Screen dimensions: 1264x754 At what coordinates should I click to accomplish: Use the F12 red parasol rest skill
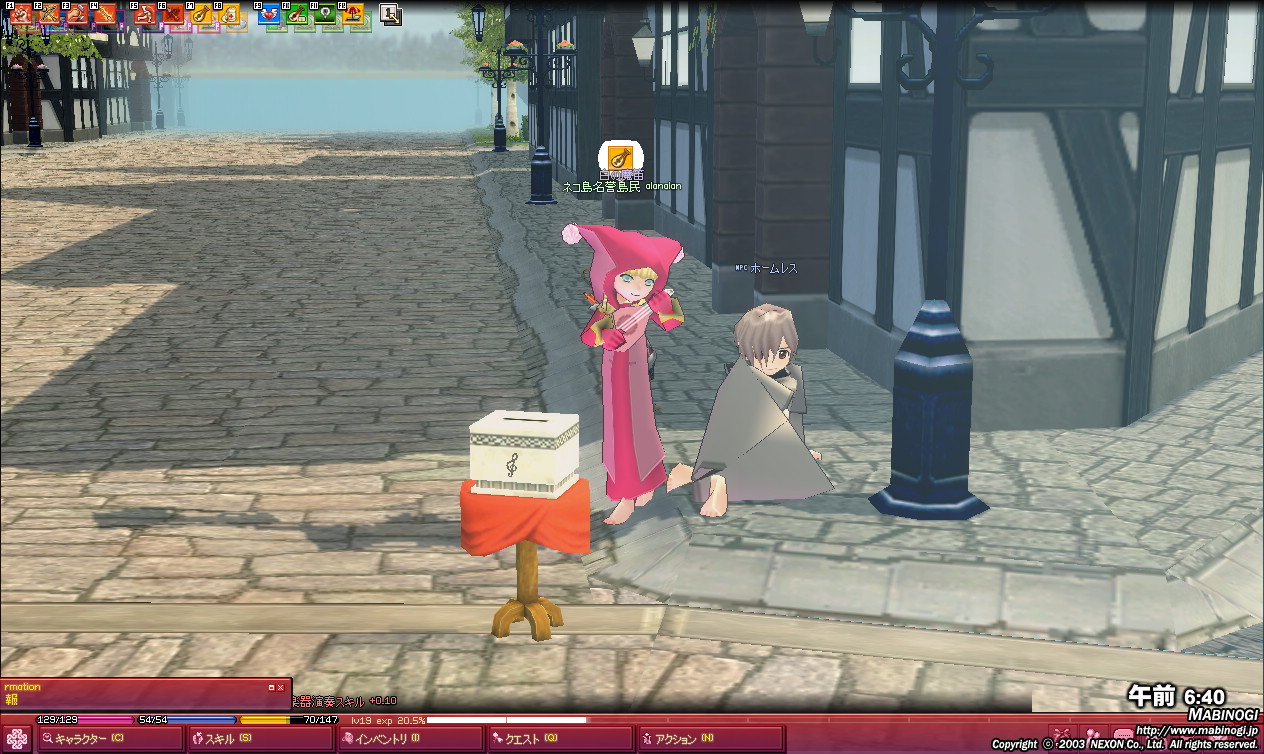[352, 14]
